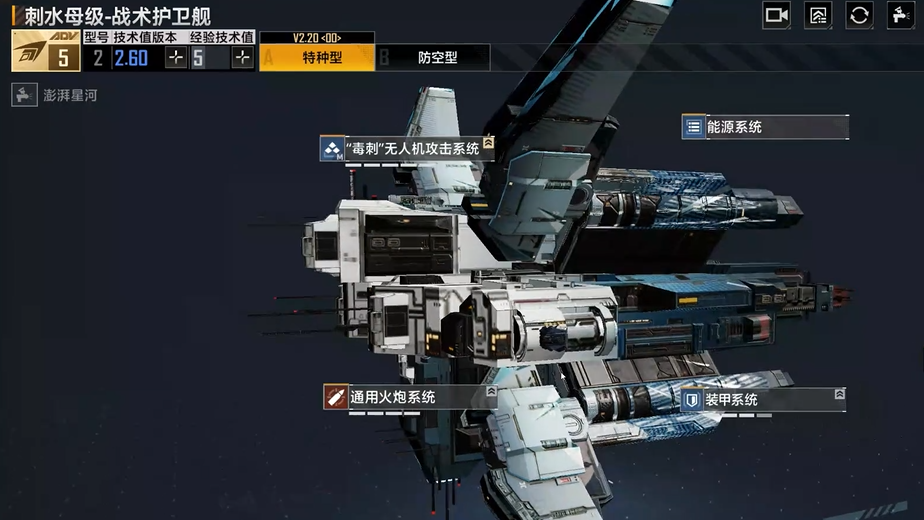This screenshot has width=924, height=520.
Task: Open the upgrade list icon button
Action: 818,15
